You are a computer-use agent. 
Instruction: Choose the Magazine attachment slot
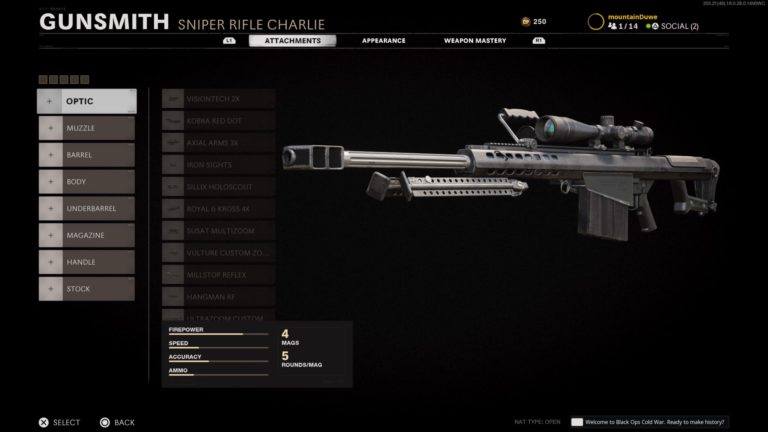(86, 235)
